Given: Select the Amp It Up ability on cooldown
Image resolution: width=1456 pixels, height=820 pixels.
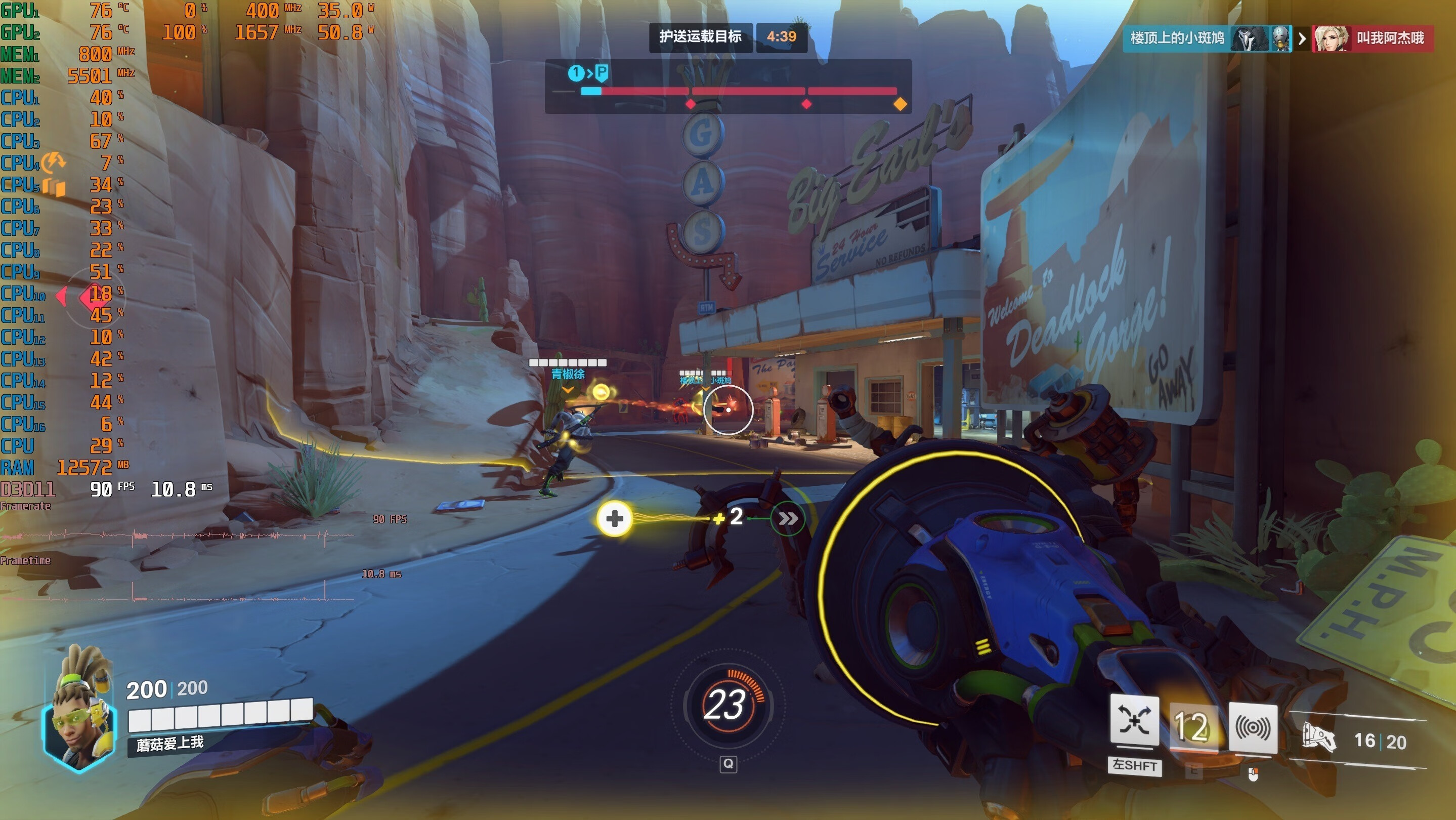Looking at the screenshot, I should tap(1192, 727).
